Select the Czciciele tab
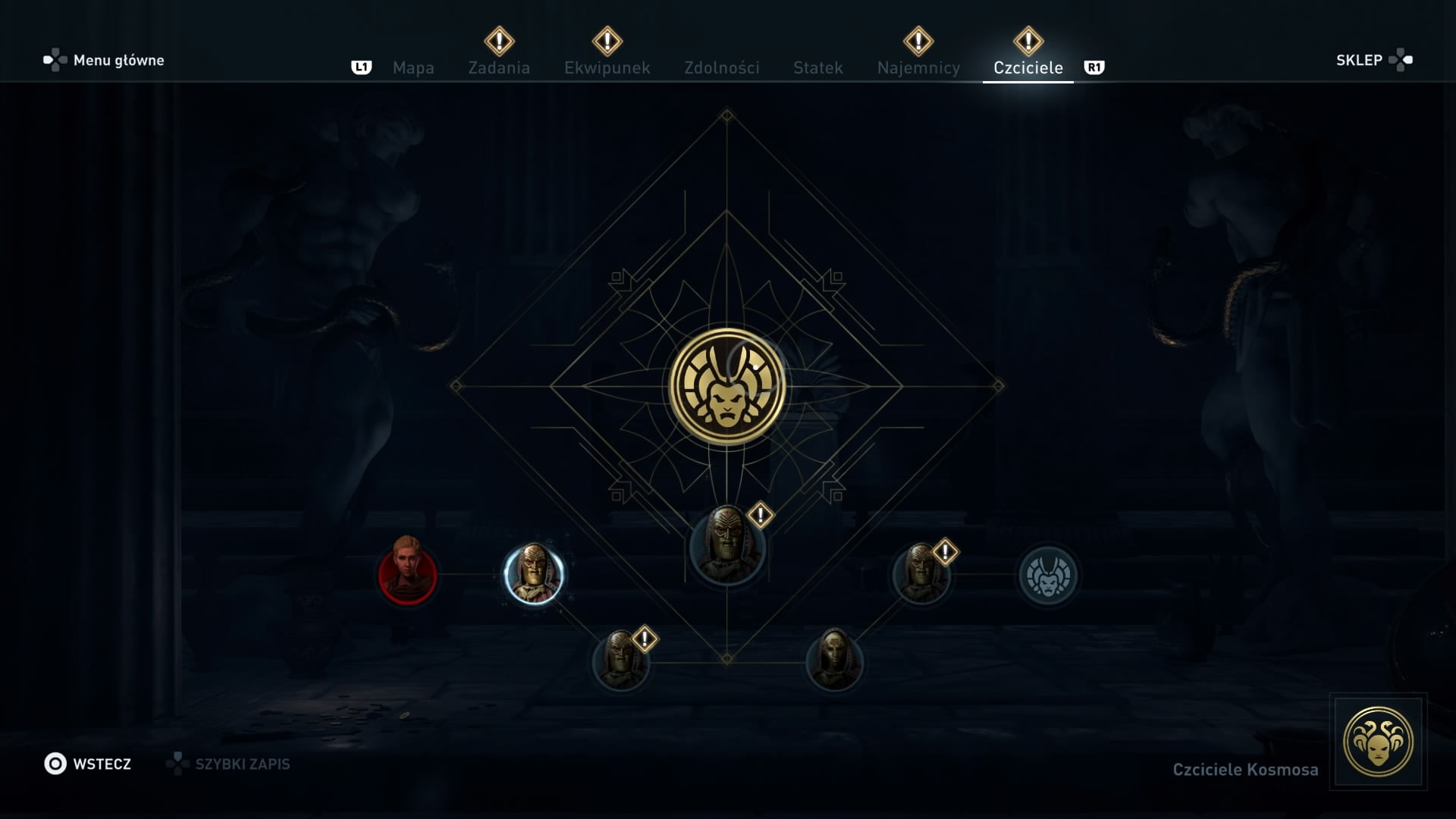Viewport: 1456px width, 819px height. click(1028, 67)
